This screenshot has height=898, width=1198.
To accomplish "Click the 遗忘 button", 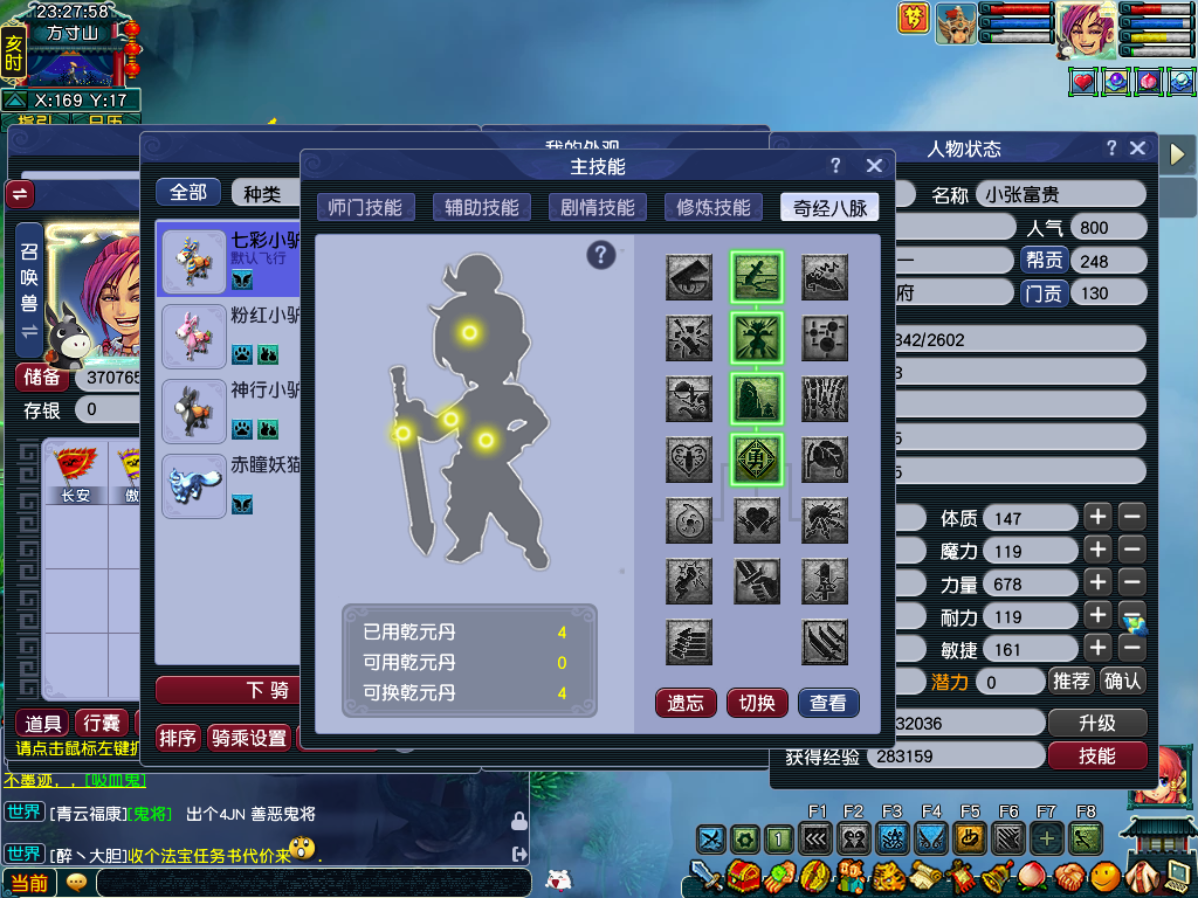I will pyautogui.click(x=685, y=703).
